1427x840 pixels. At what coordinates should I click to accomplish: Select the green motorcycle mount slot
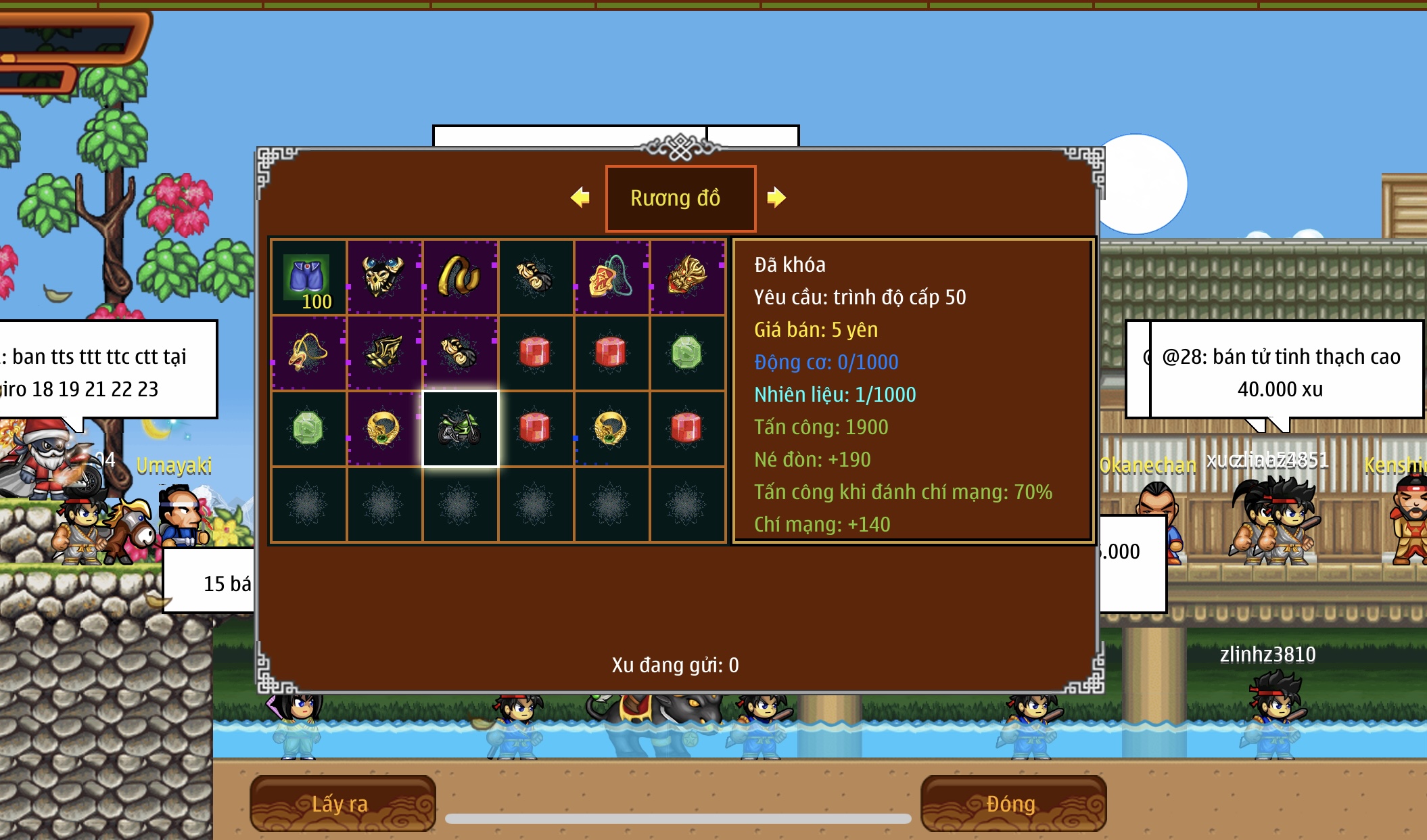(x=460, y=429)
